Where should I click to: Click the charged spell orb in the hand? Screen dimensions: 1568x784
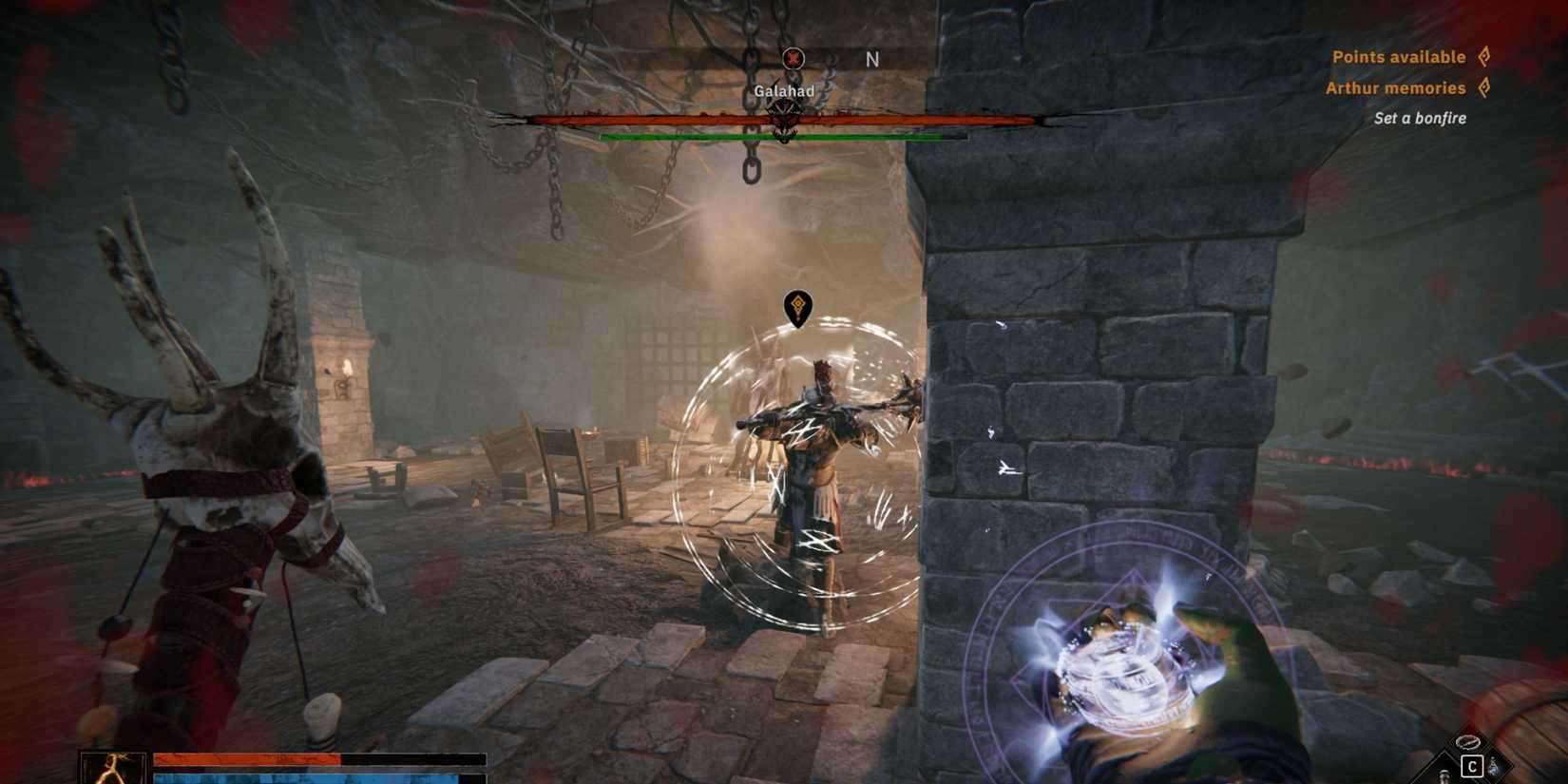click(x=1127, y=675)
